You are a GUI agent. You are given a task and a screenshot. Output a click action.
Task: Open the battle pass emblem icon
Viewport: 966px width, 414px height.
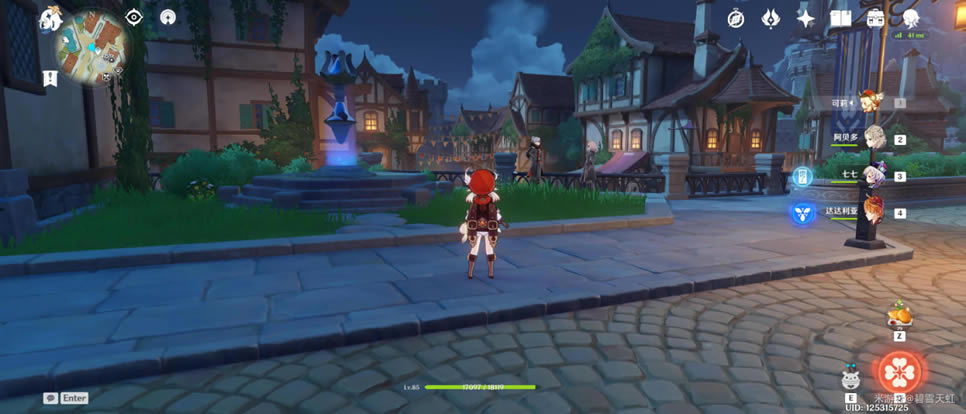[771, 18]
